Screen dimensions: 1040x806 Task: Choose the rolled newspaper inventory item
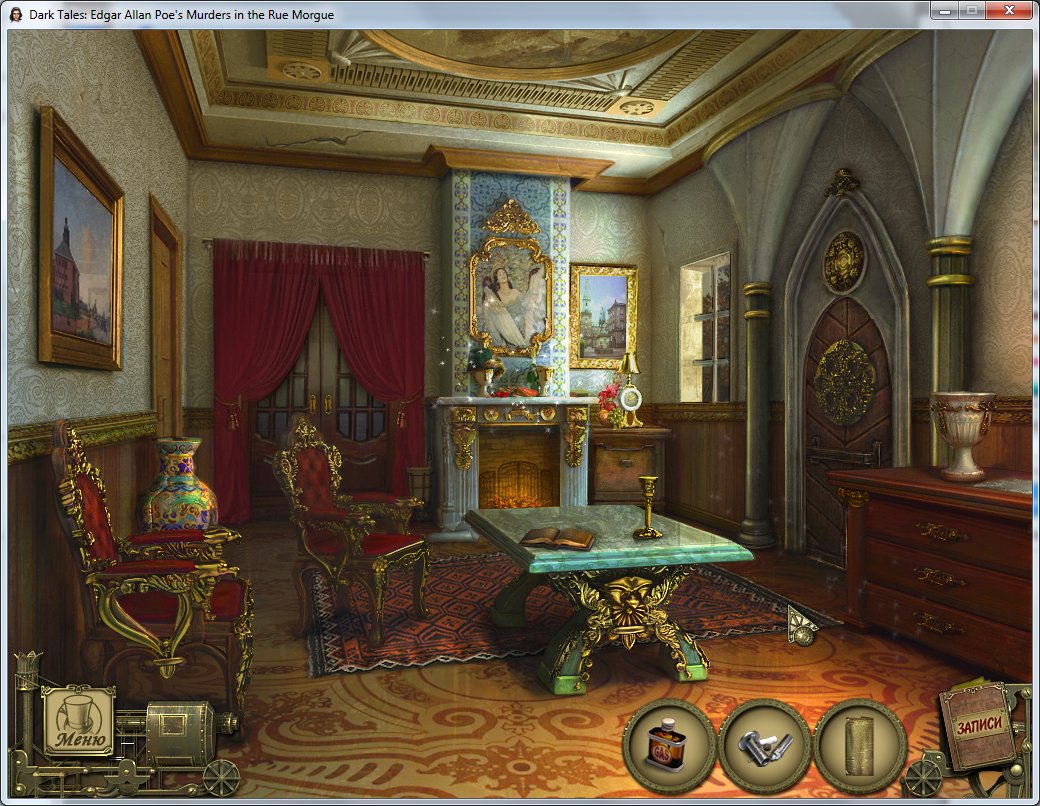tap(859, 745)
